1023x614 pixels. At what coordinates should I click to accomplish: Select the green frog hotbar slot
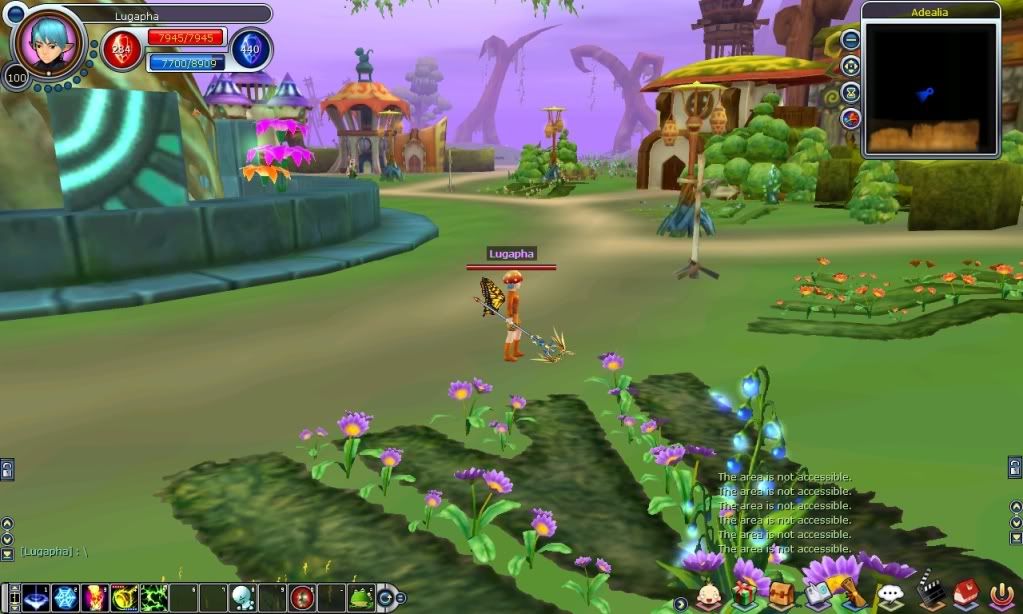click(x=360, y=597)
